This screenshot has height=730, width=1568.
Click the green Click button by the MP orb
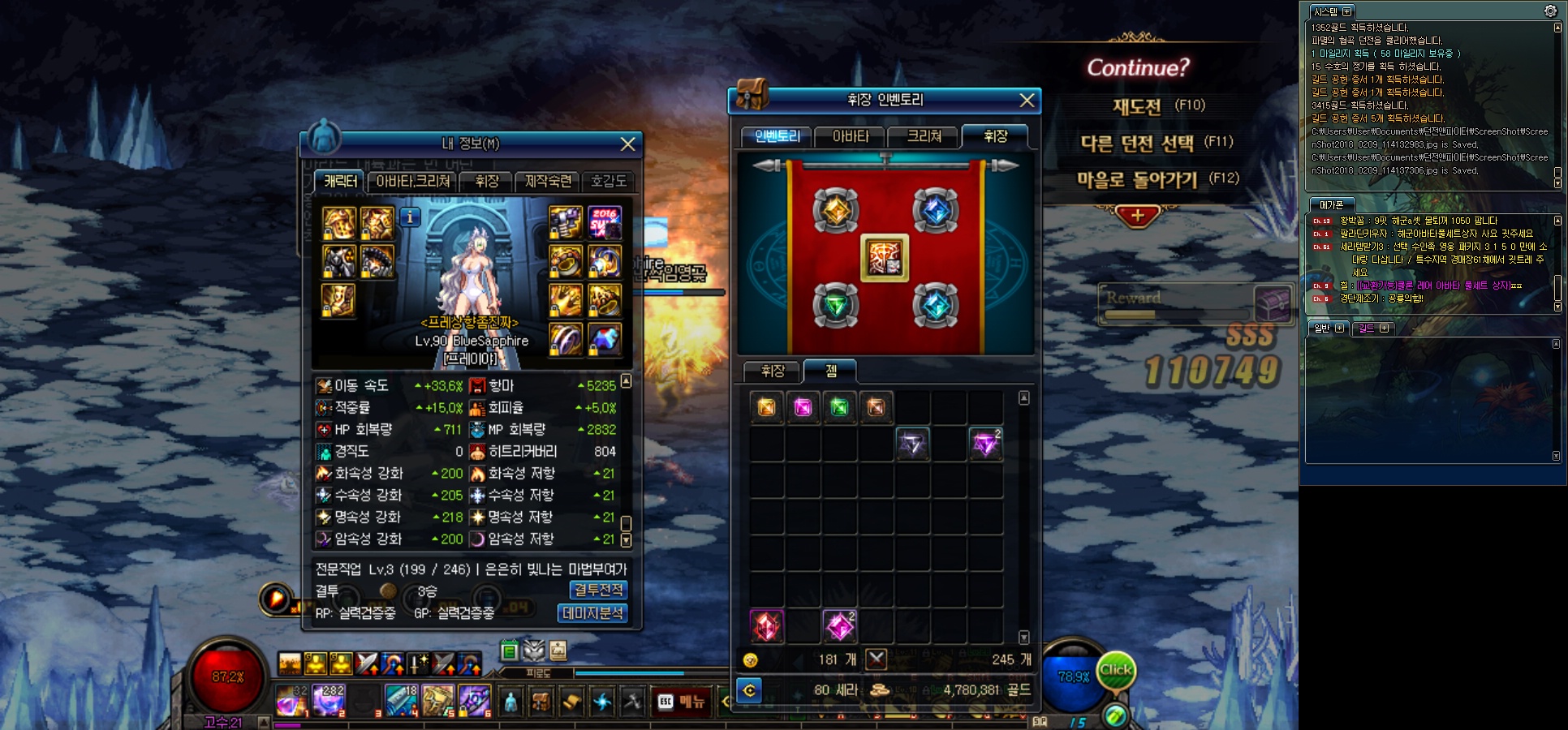(x=1115, y=671)
